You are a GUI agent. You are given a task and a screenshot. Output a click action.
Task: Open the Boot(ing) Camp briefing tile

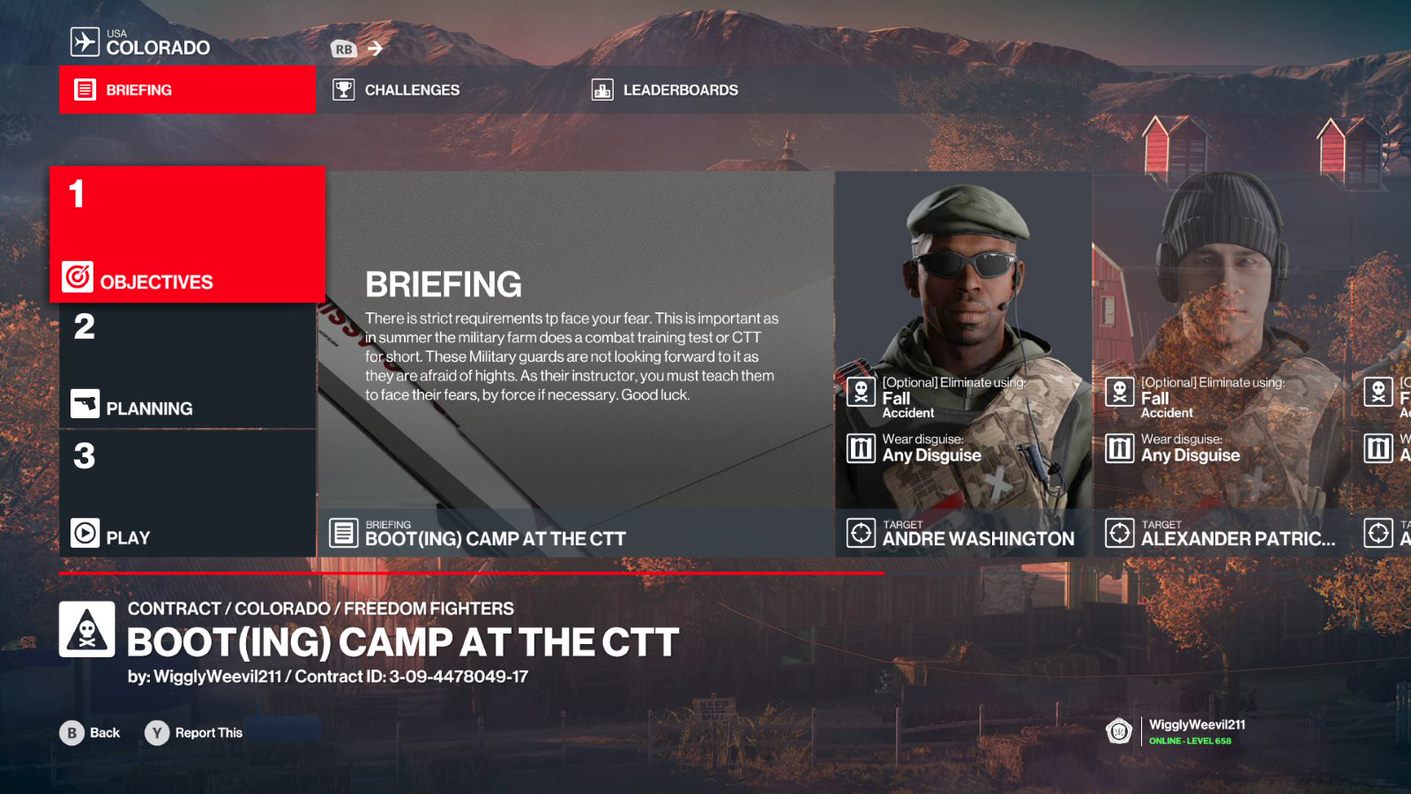click(x=575, y=364)
